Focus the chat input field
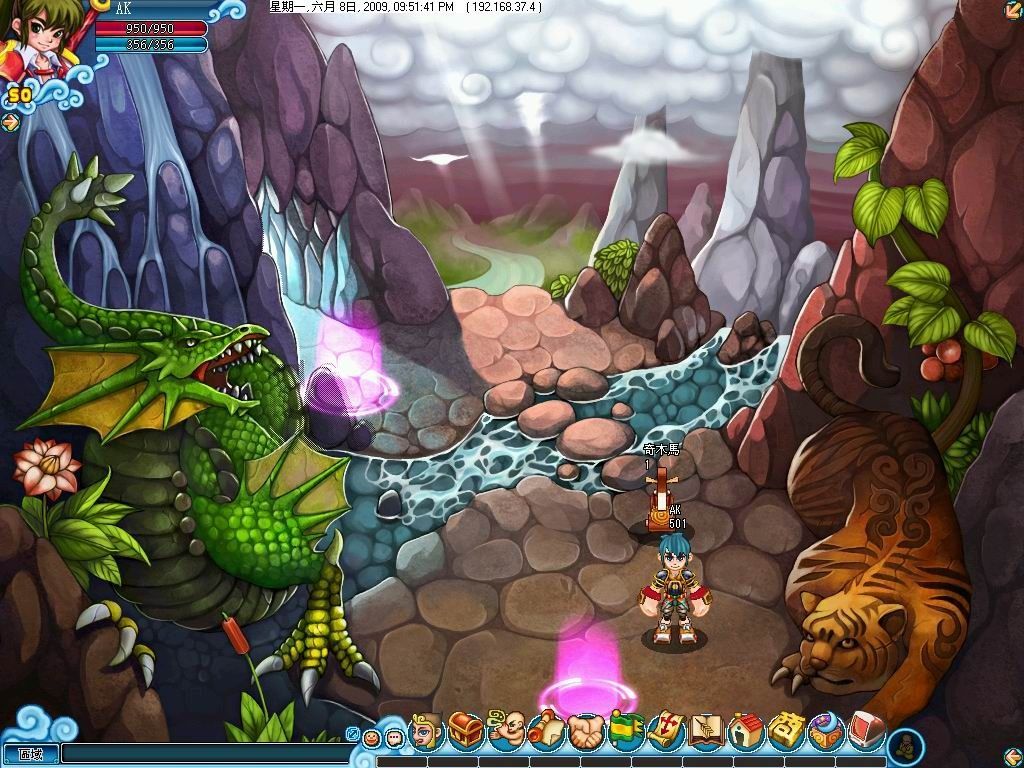 [200, 754]
